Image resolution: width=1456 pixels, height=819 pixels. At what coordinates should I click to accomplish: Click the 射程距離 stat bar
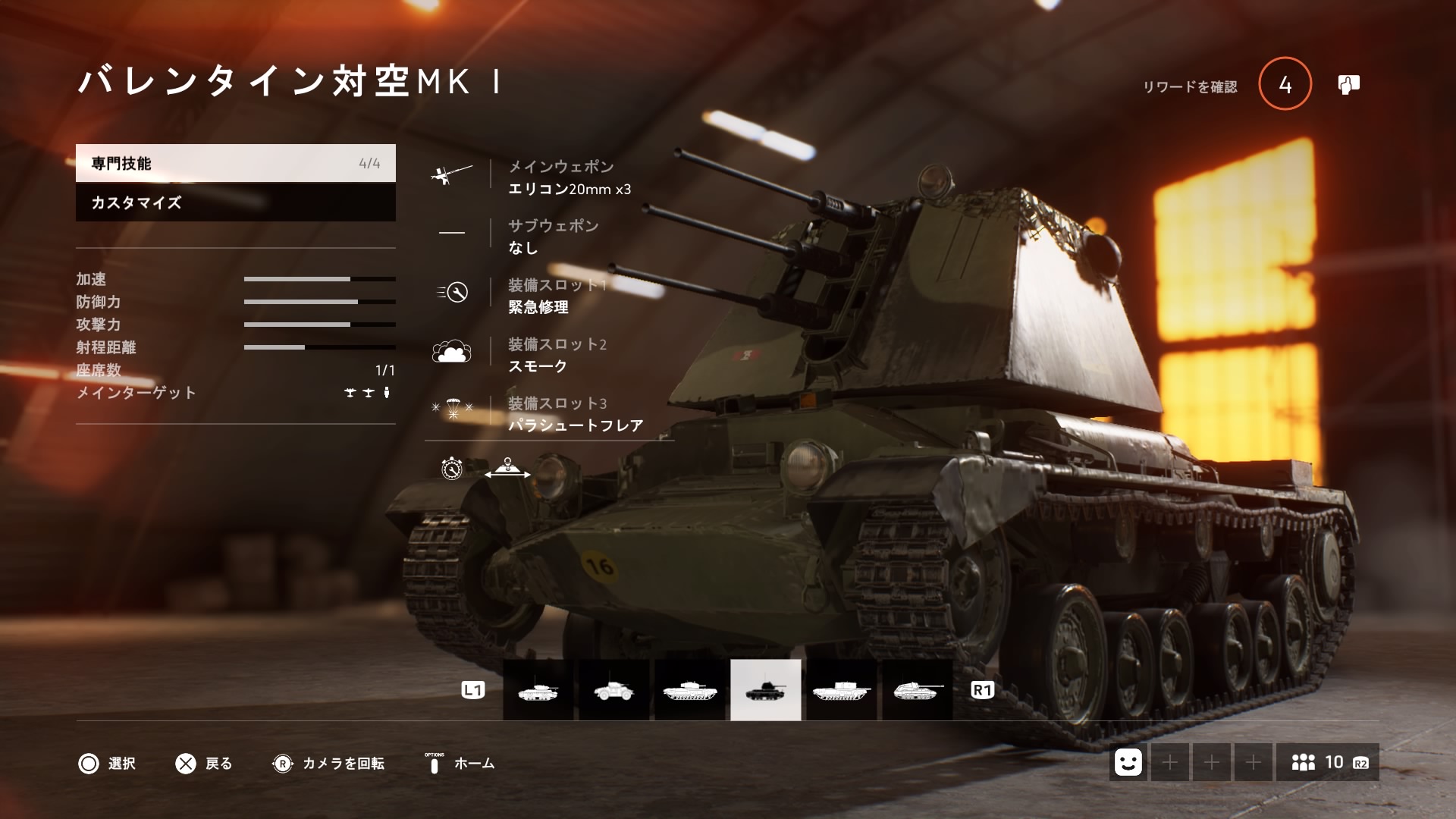point(318,348)
